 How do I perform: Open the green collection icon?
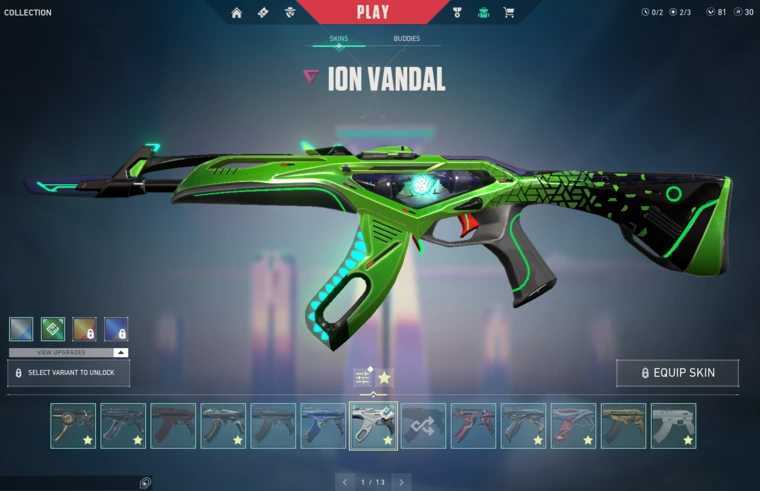coord(484,13)
